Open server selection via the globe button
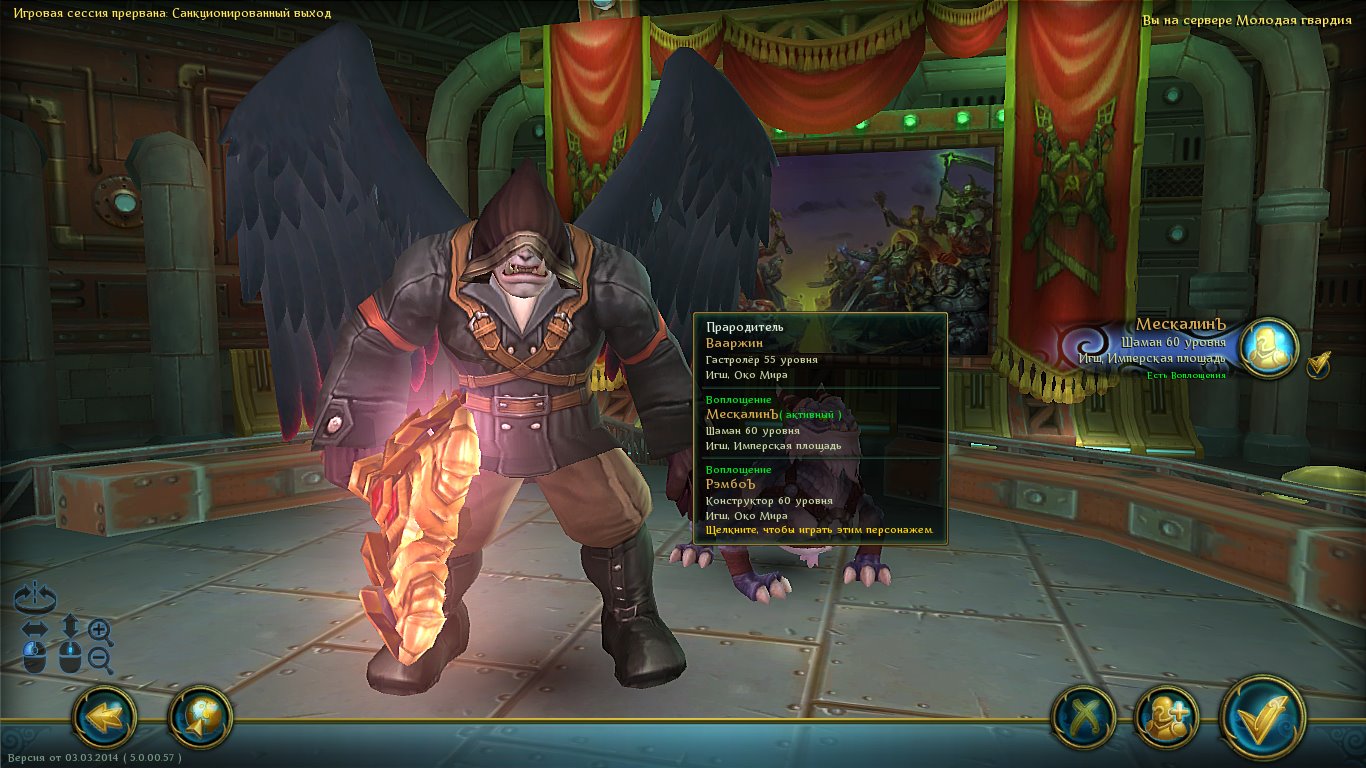 click(200, 716)
